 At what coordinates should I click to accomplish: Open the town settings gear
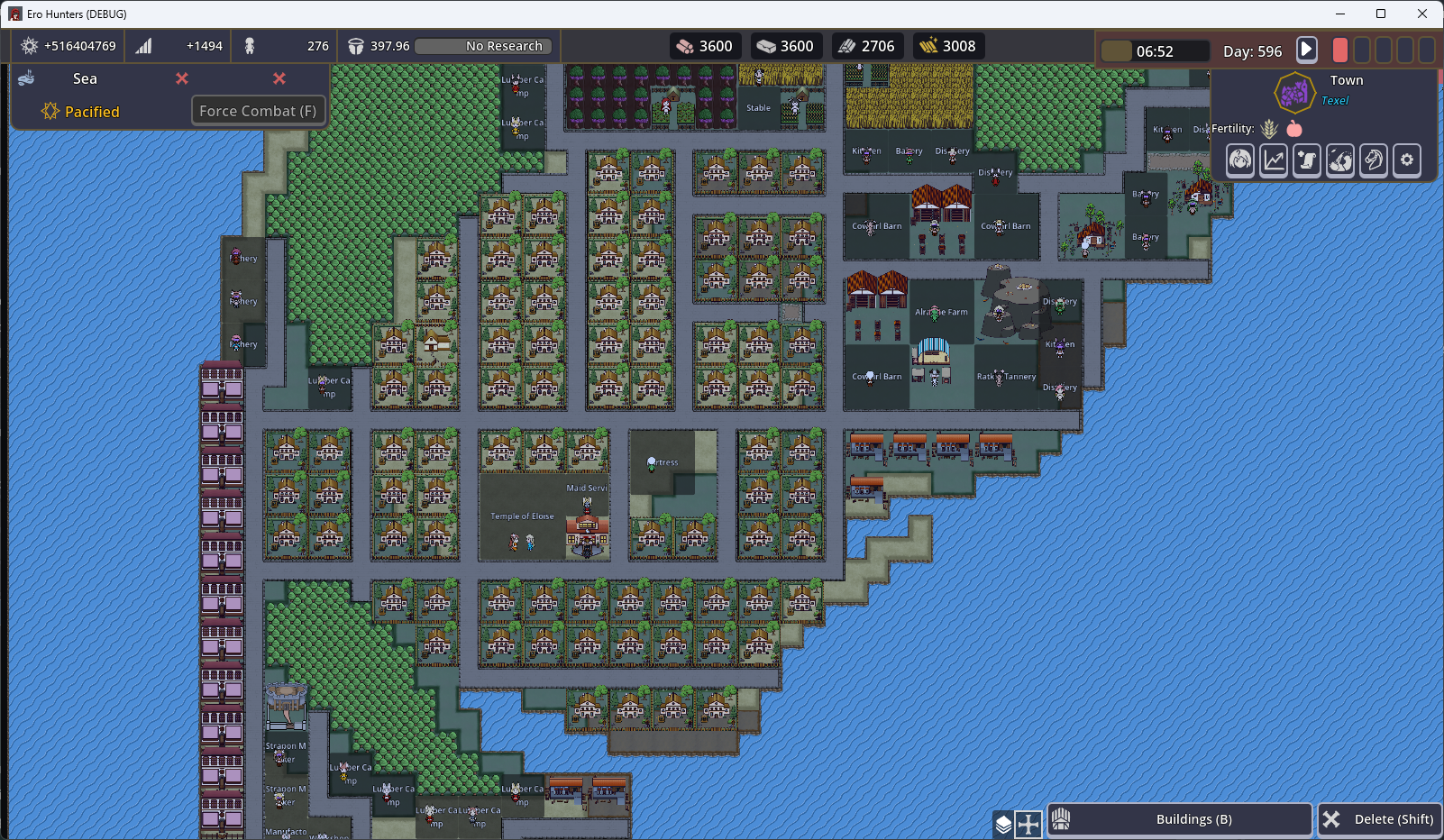(1407, 160)
